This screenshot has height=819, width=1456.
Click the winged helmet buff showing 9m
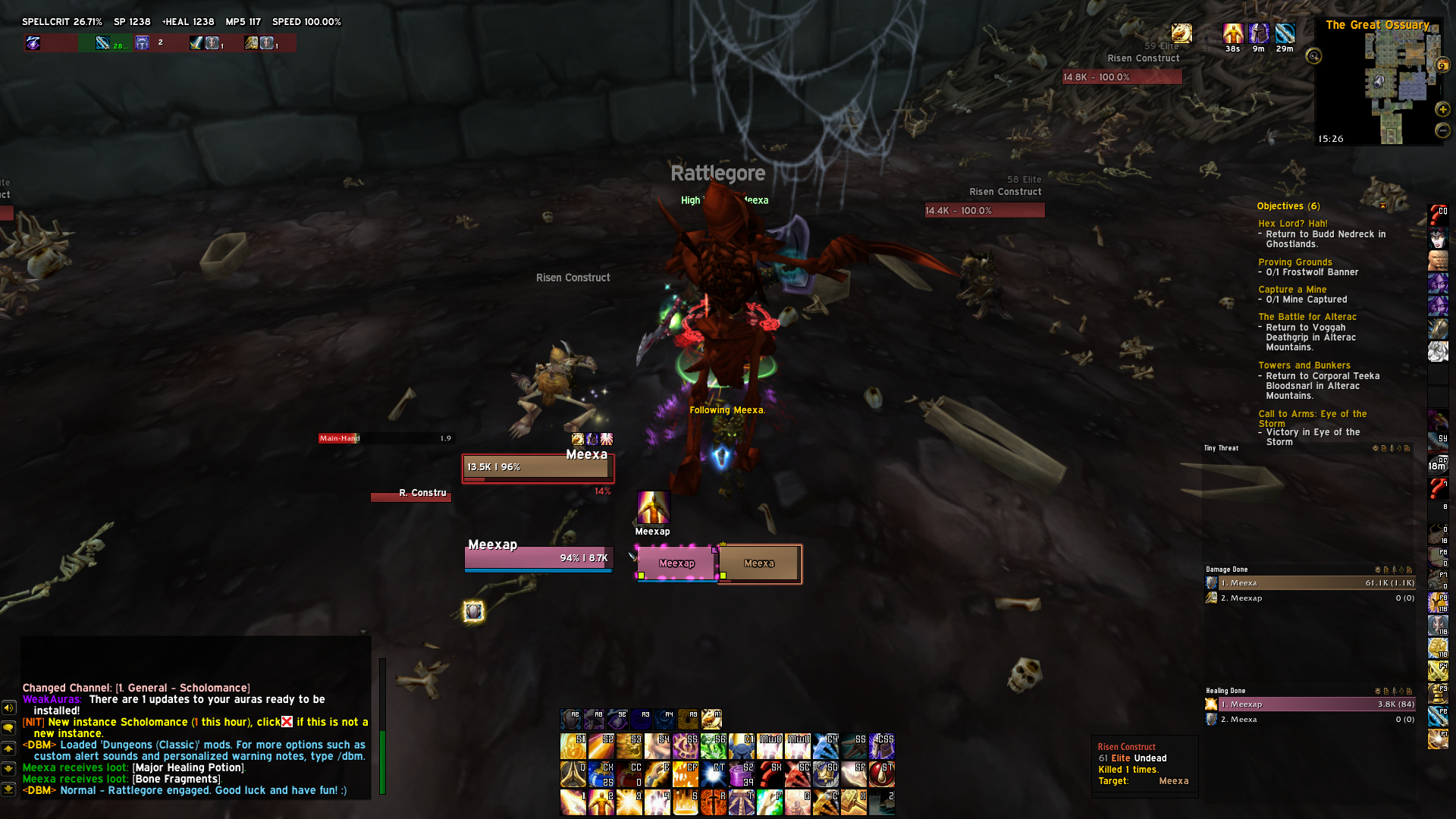coord(1259,34)
